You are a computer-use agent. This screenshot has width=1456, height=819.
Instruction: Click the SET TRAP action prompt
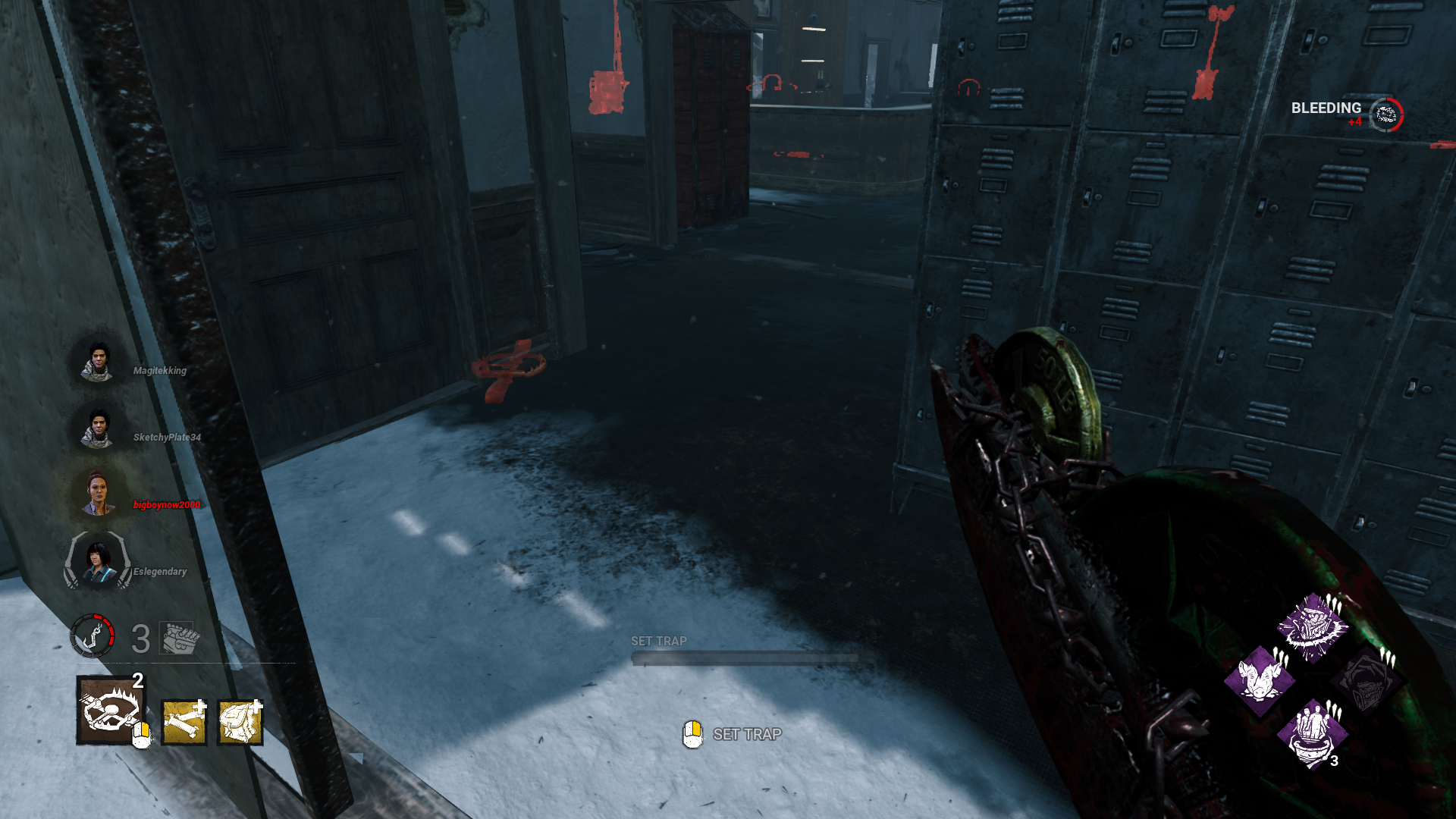pyautogui.click(x=746, y=735)
